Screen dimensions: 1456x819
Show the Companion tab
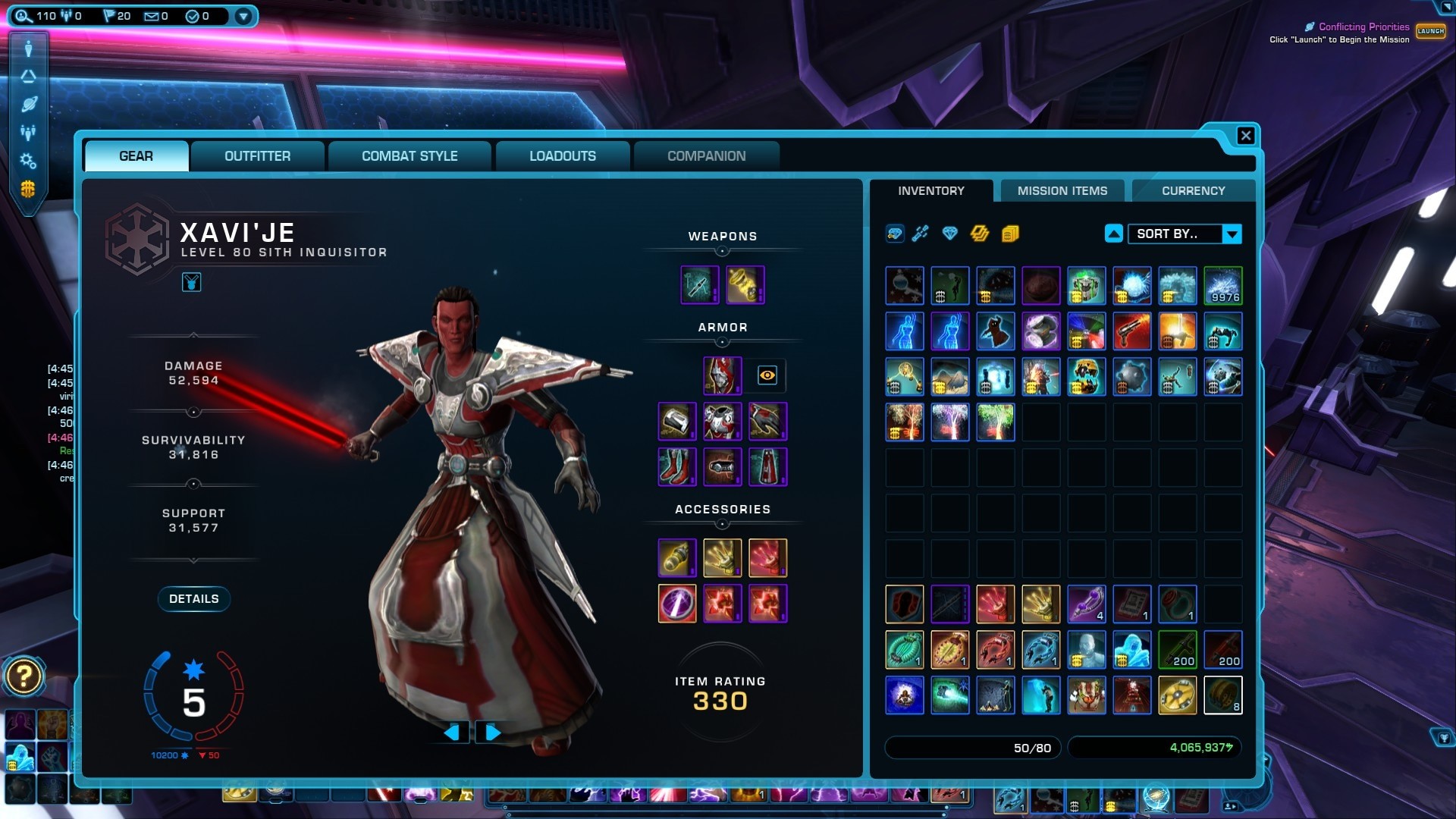point(706,156)
